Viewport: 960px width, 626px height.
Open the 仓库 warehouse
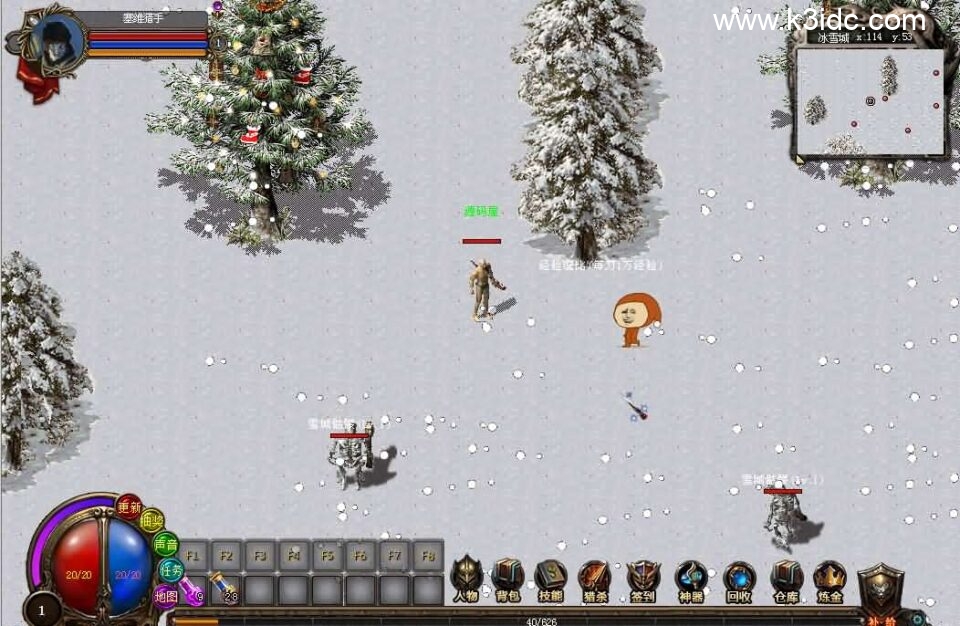point(787,578)
